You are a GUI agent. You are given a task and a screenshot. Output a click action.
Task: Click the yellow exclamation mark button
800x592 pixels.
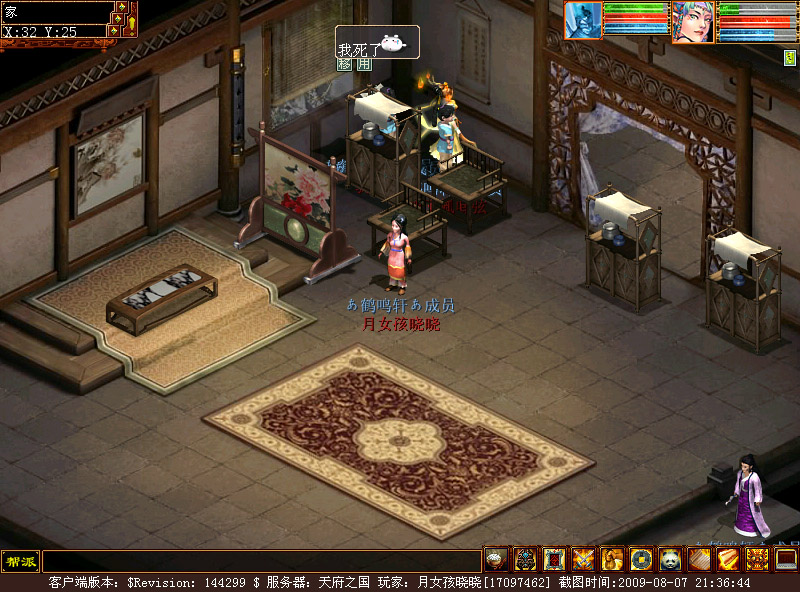[130, 22]
